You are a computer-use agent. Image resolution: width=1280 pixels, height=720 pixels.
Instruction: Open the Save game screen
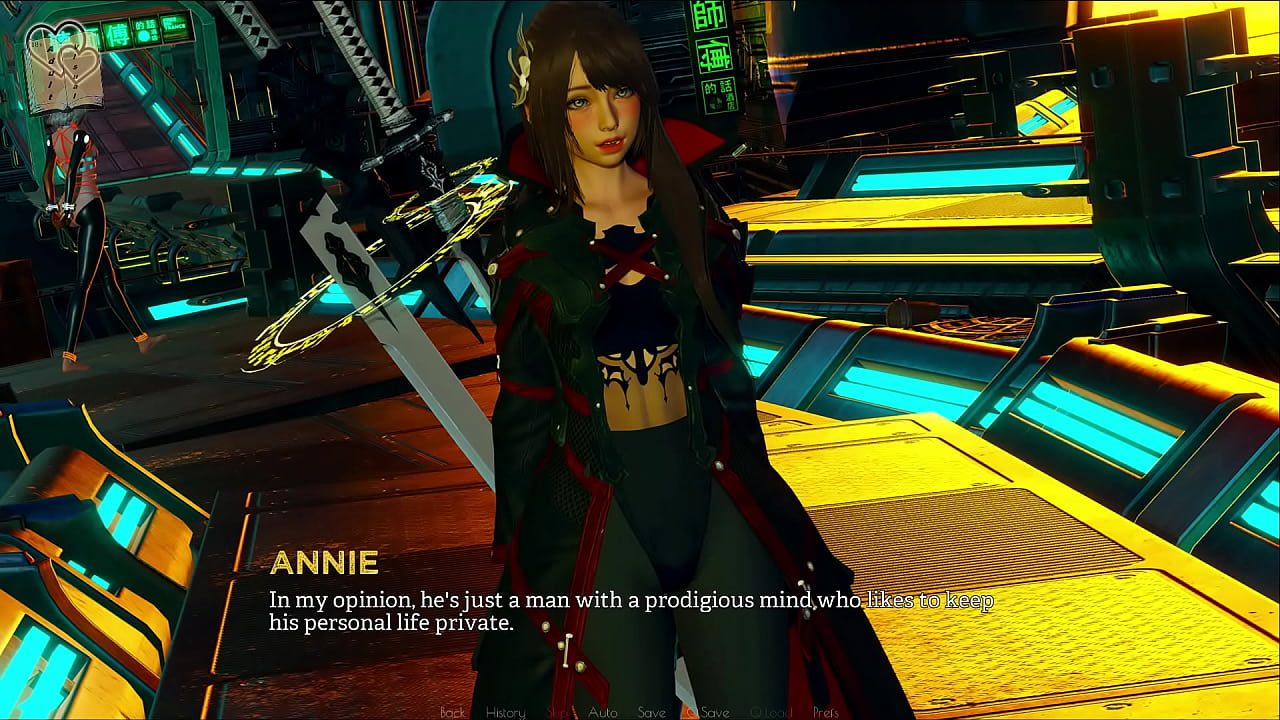[x=651, y=712]
